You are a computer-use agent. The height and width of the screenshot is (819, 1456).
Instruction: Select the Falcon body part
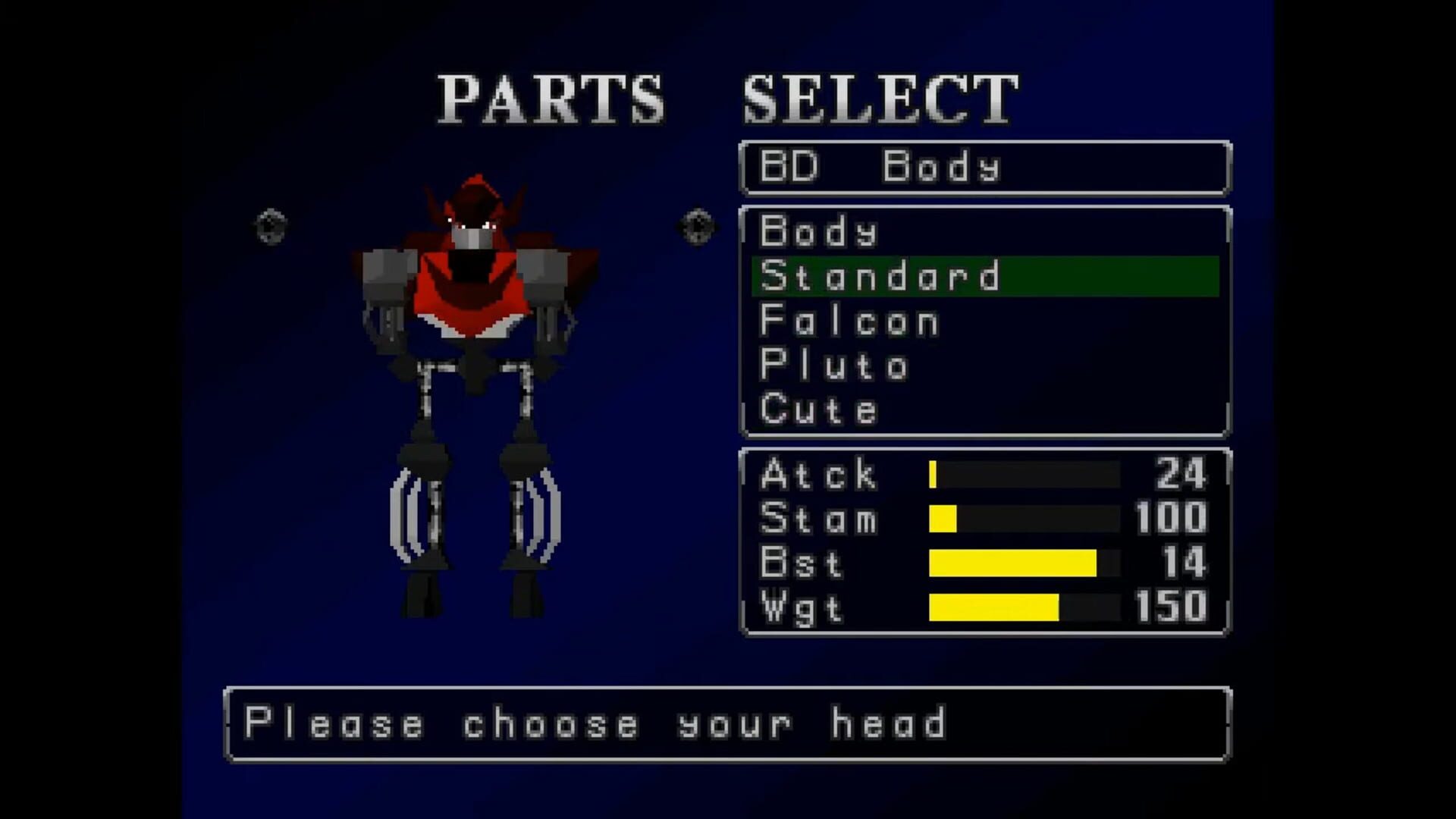pos(849,321)
